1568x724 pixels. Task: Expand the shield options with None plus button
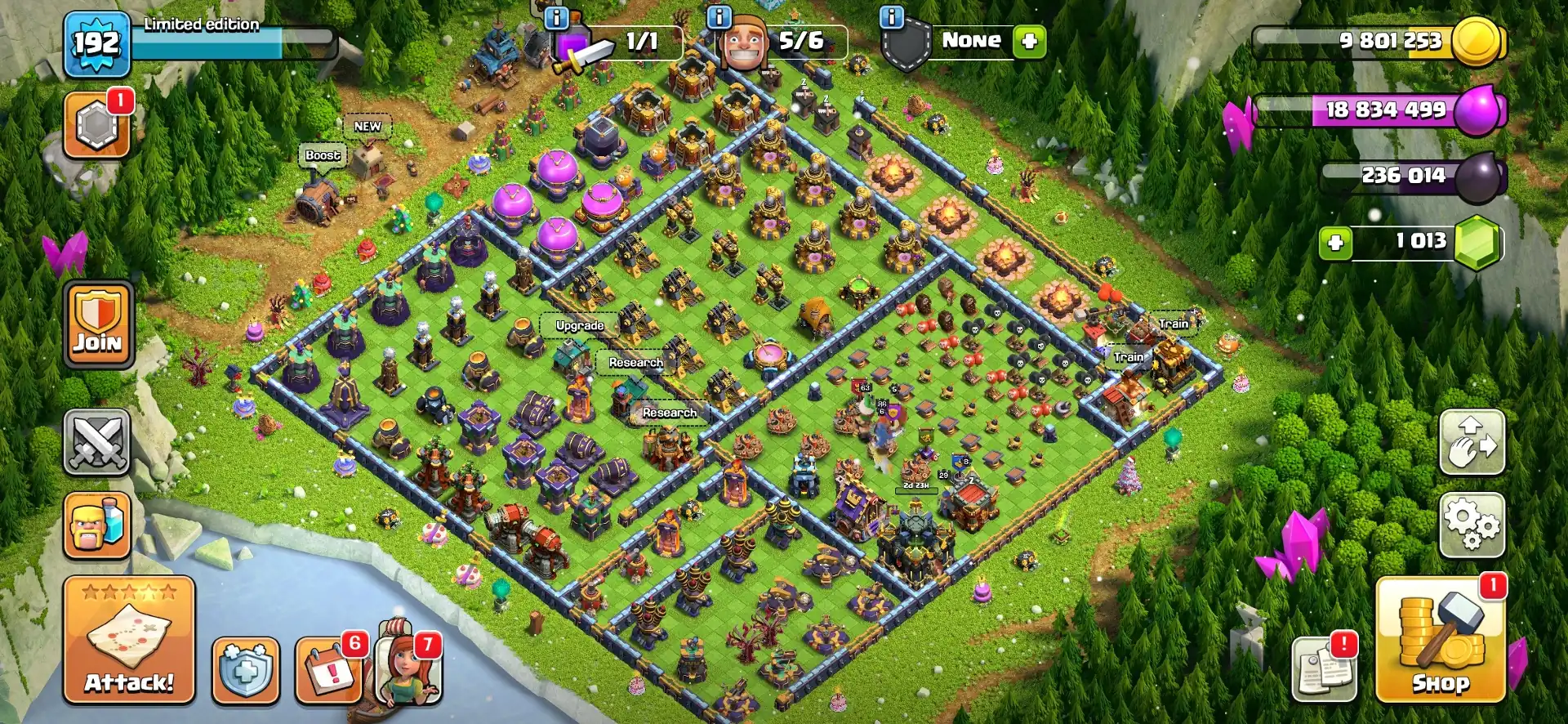point(1027,39)
